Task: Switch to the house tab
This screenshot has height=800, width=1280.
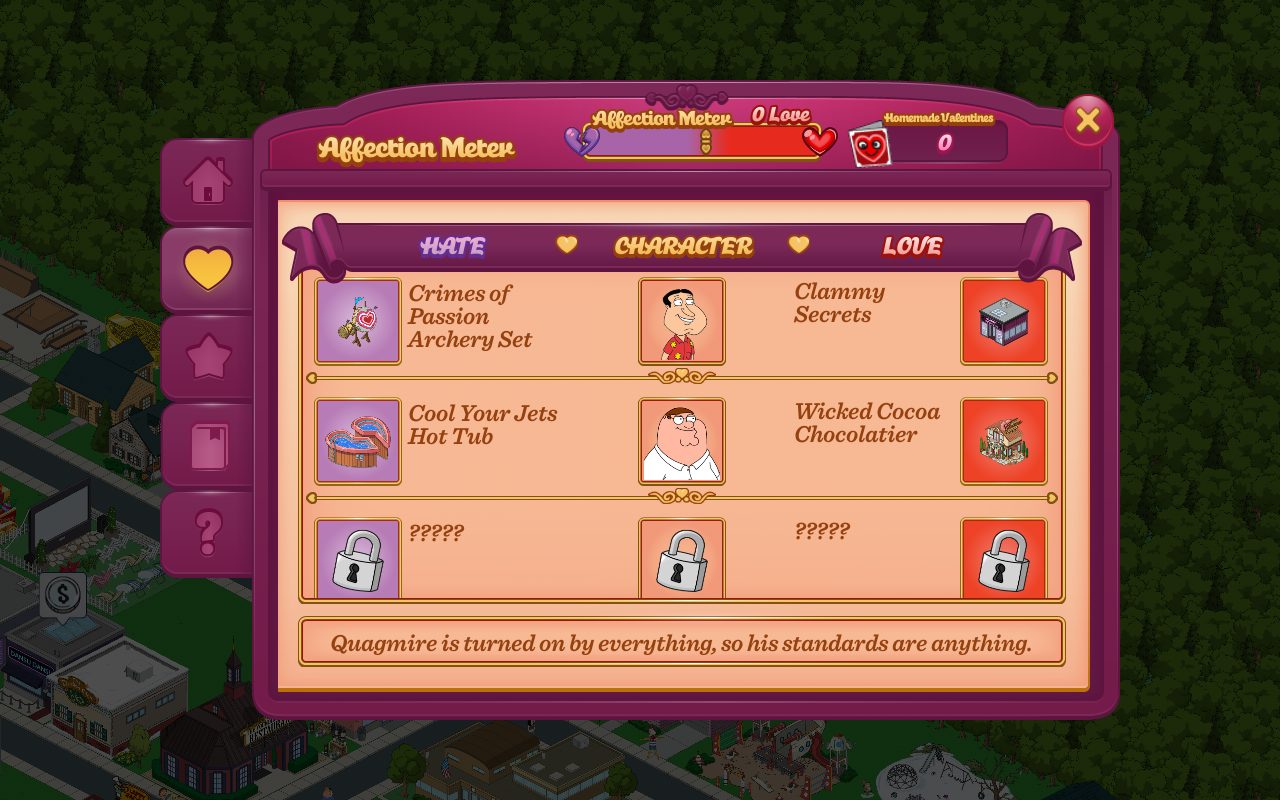Action: tap(208, 181)
